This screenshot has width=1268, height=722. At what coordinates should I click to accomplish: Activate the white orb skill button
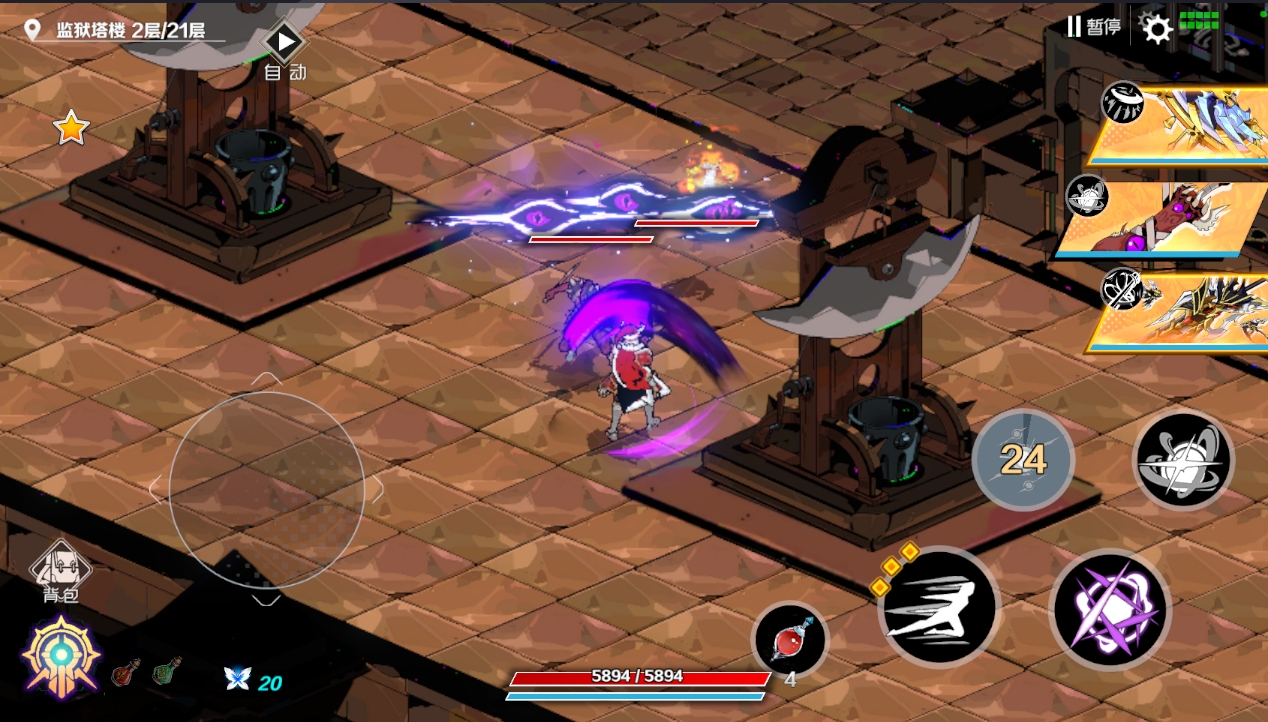click(x=1183, y=460)
